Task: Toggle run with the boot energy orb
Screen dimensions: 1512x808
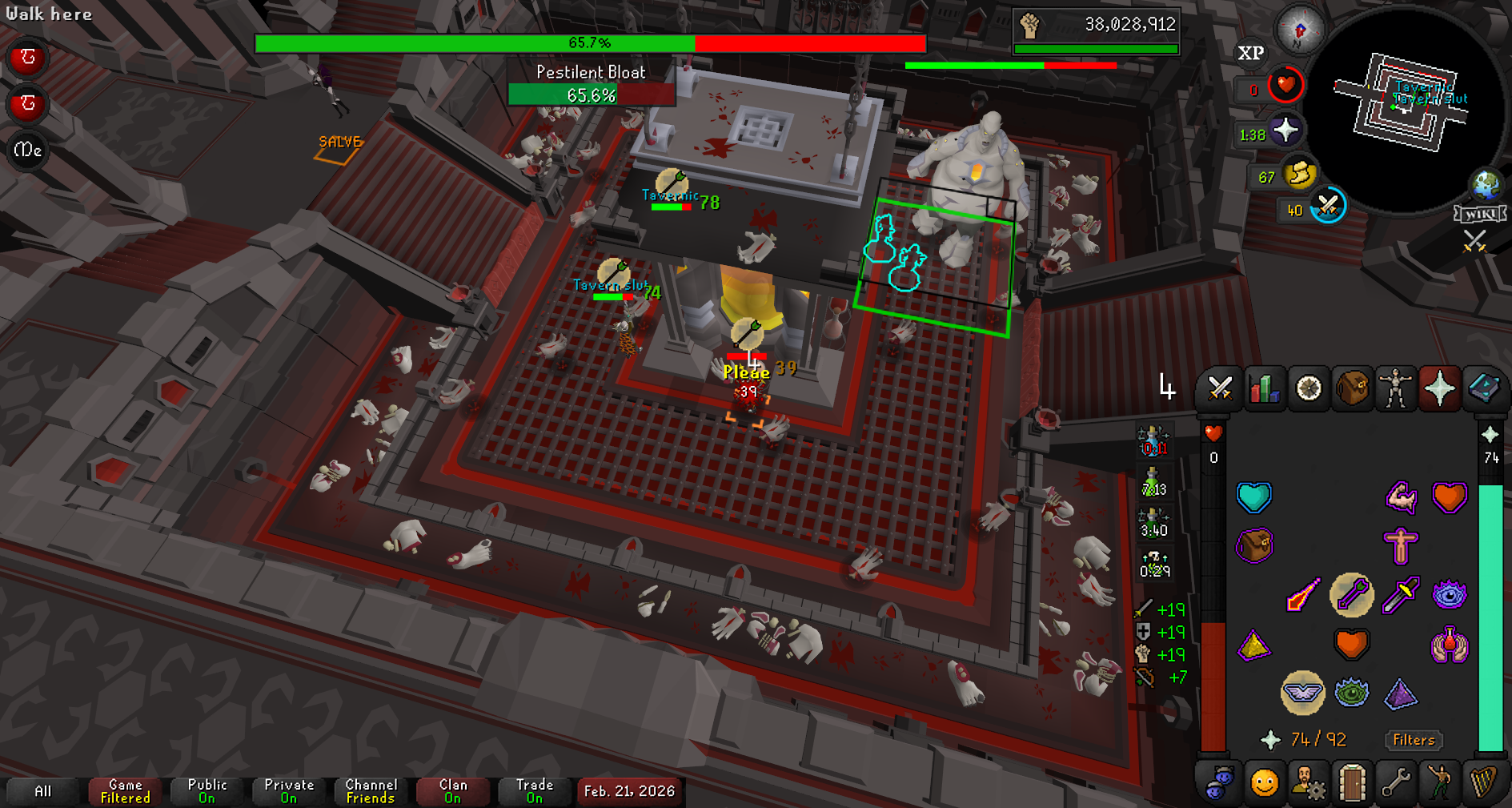Action: 1299,174
